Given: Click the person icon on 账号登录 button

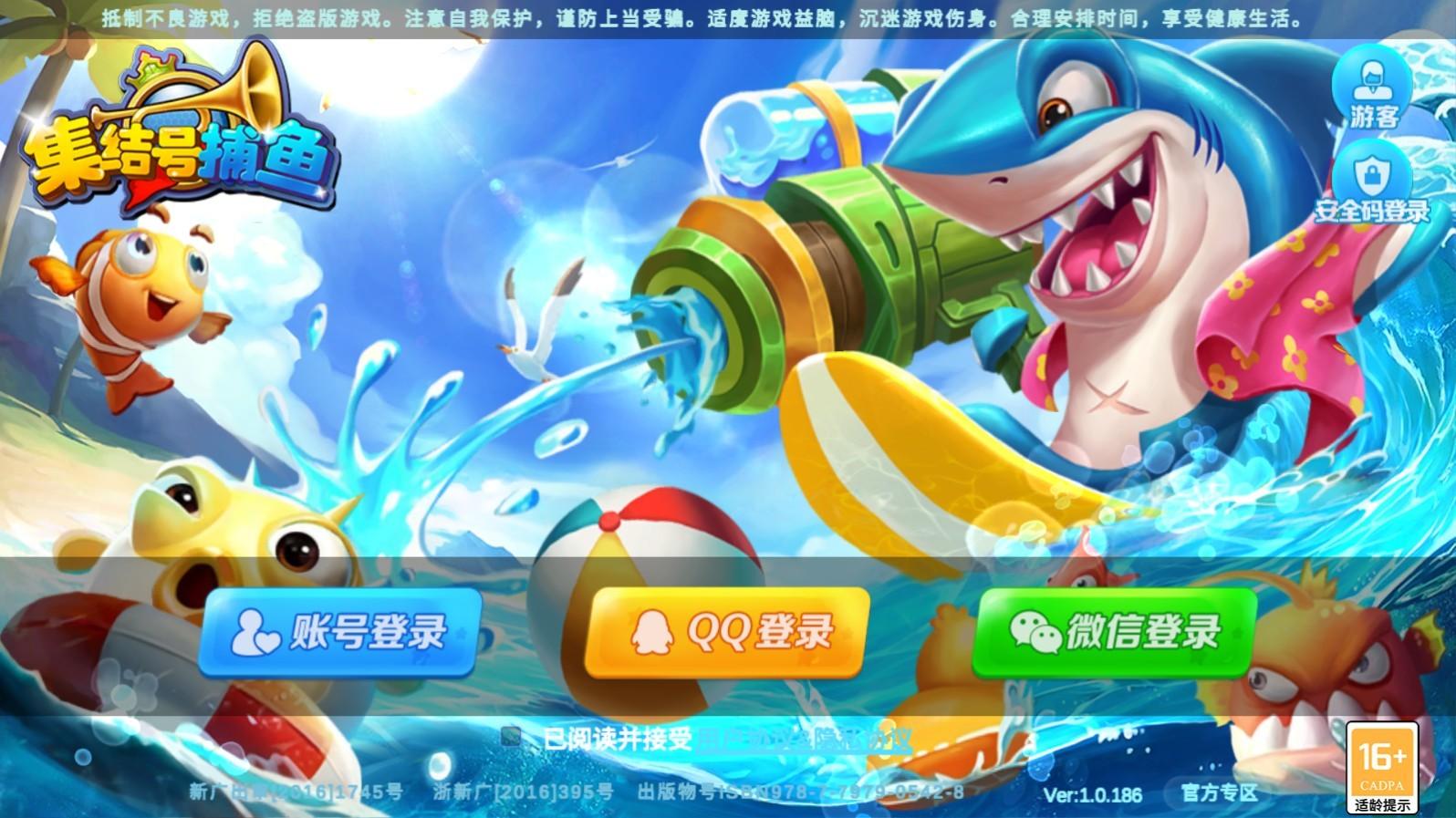Looking at the screenshot, I should 255,633.
